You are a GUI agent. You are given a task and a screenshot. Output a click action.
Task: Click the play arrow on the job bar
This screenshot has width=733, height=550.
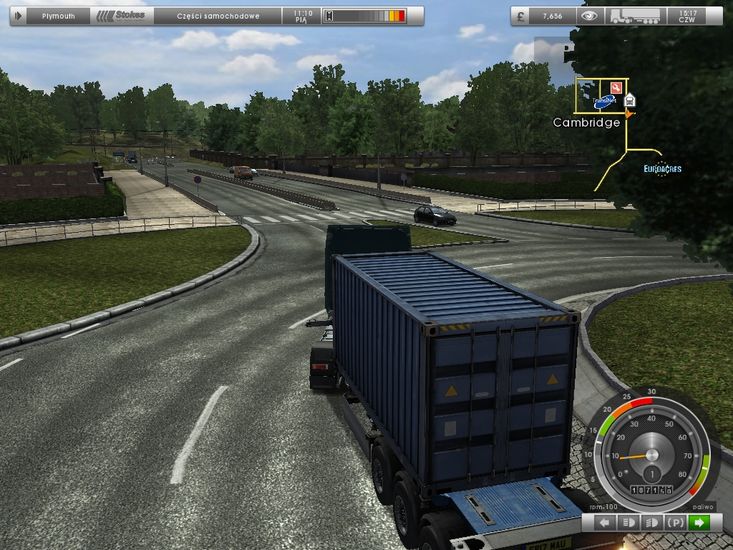[20, 16]
